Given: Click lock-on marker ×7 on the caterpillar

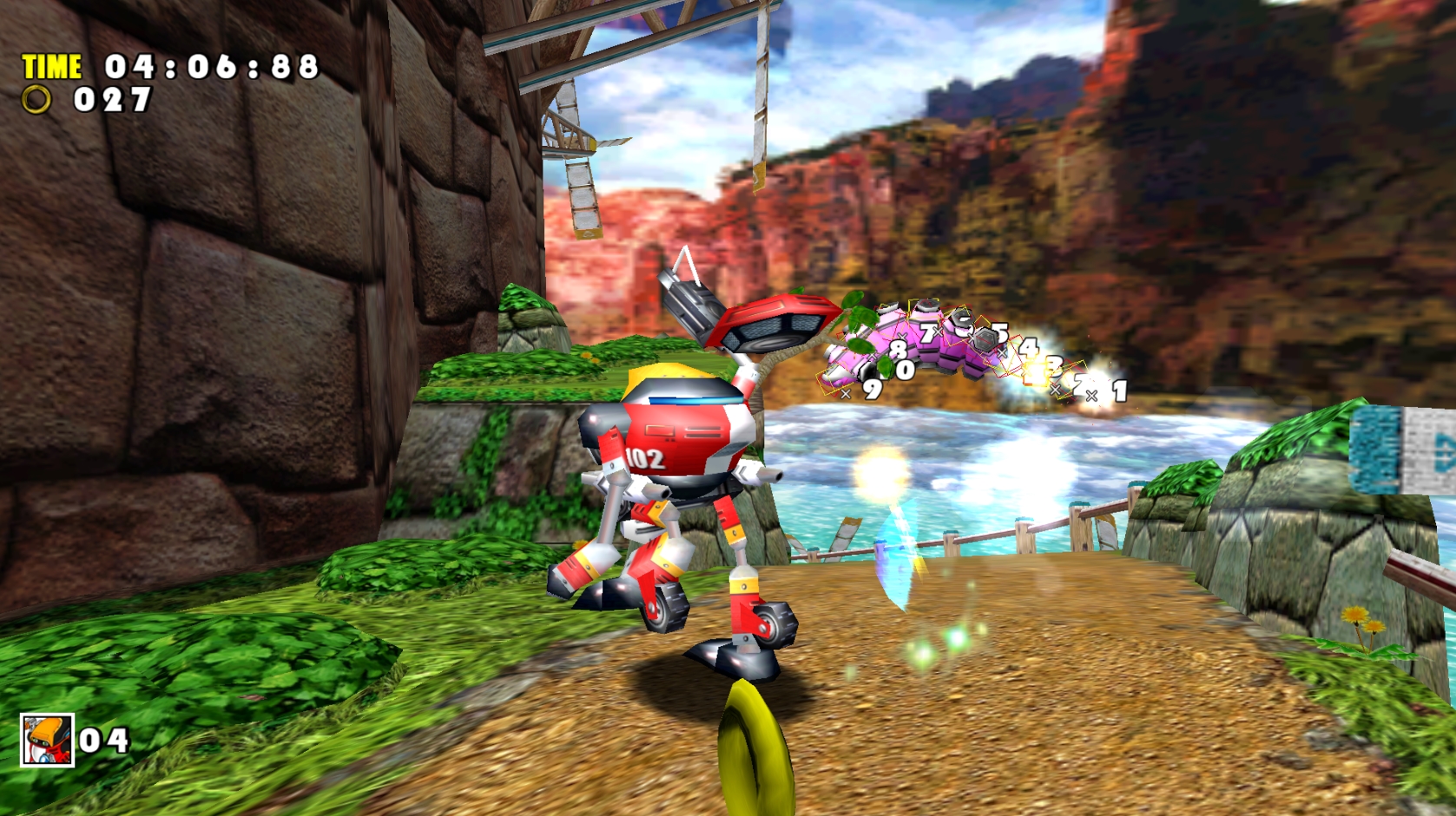Looking at the screenshot, I should [x=931, y=332].
